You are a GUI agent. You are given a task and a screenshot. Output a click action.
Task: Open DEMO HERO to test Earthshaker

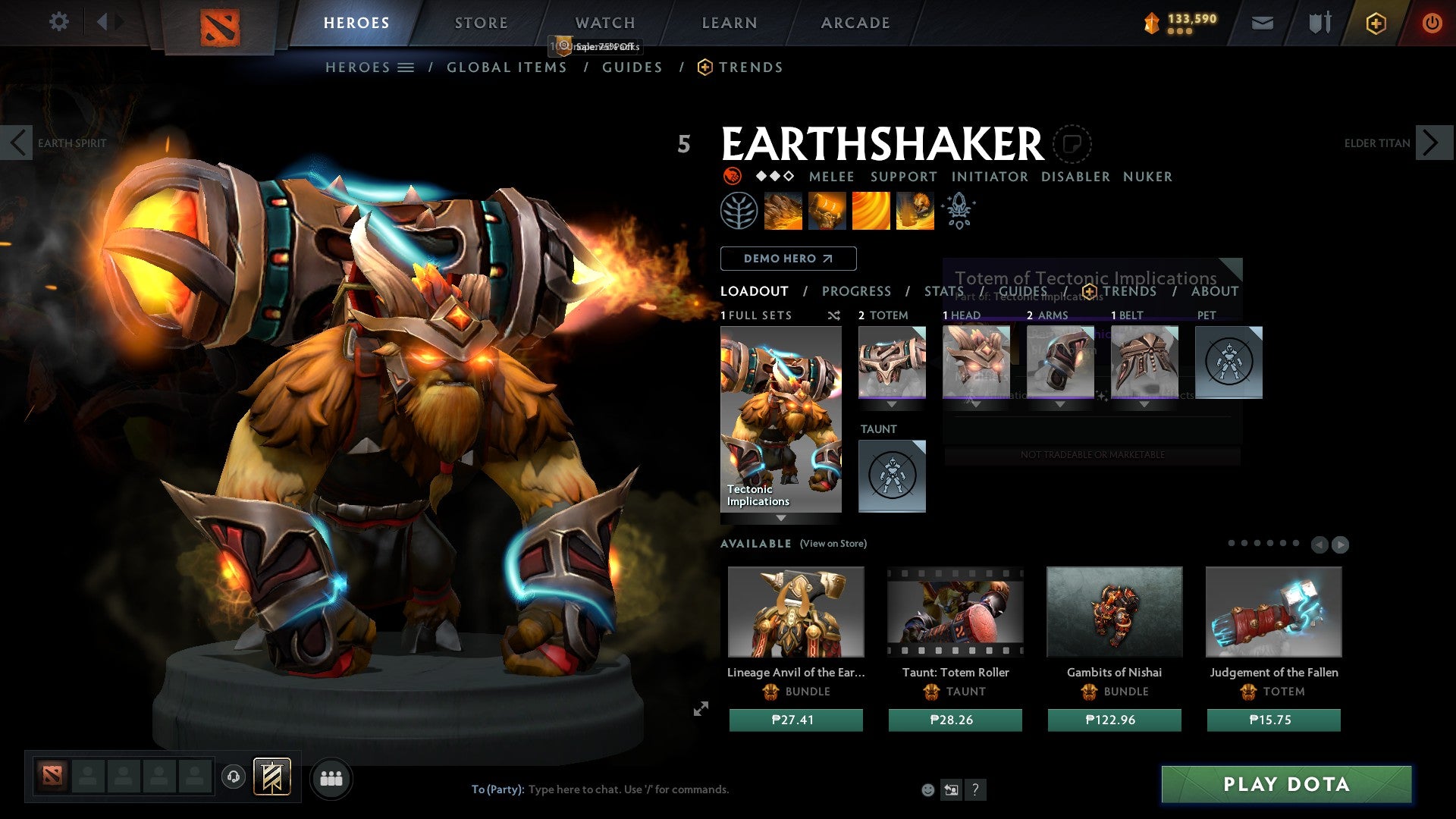point(789,259)
